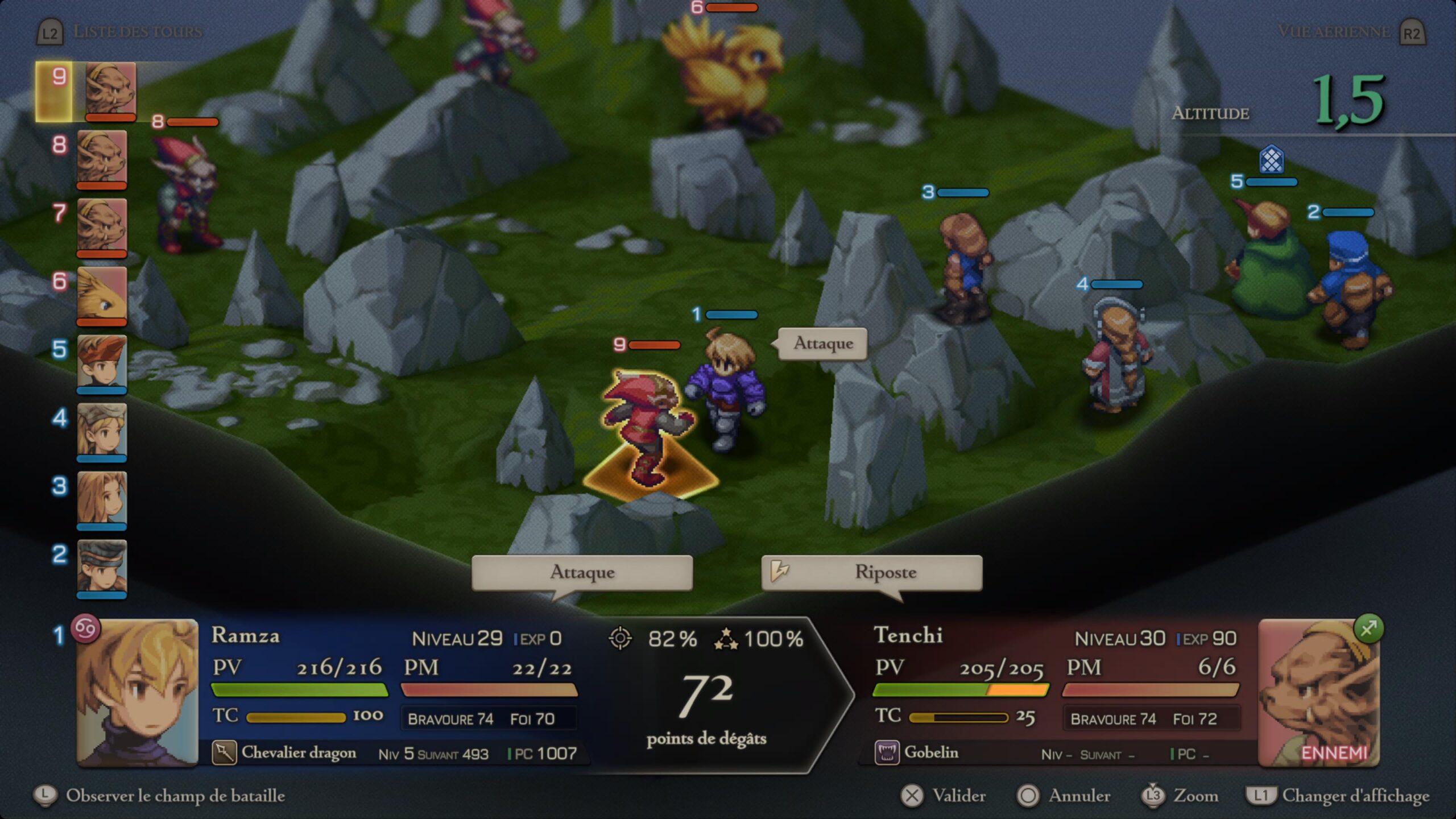Screen dimensions: 1456x819
Task: Select the turn 7 goblin portrait
Action: pyautogui.click(x=102, y=226)
